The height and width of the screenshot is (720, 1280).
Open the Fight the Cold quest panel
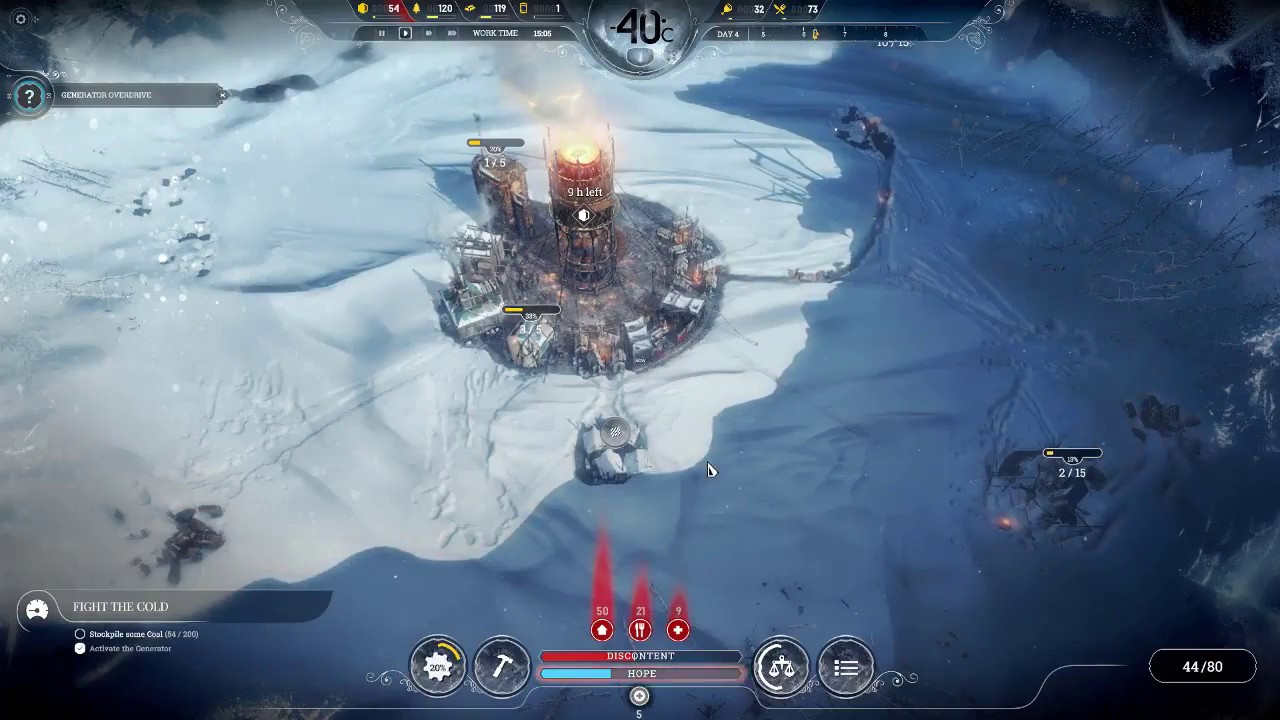120,607
